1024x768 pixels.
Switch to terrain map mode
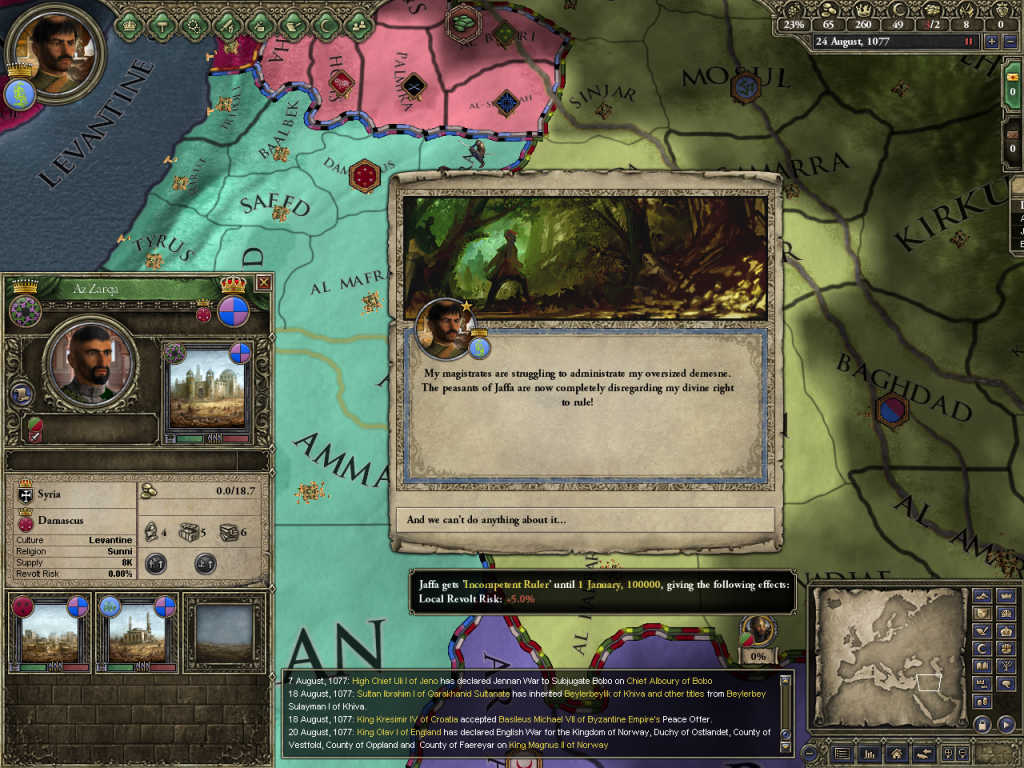coord(982,596)
